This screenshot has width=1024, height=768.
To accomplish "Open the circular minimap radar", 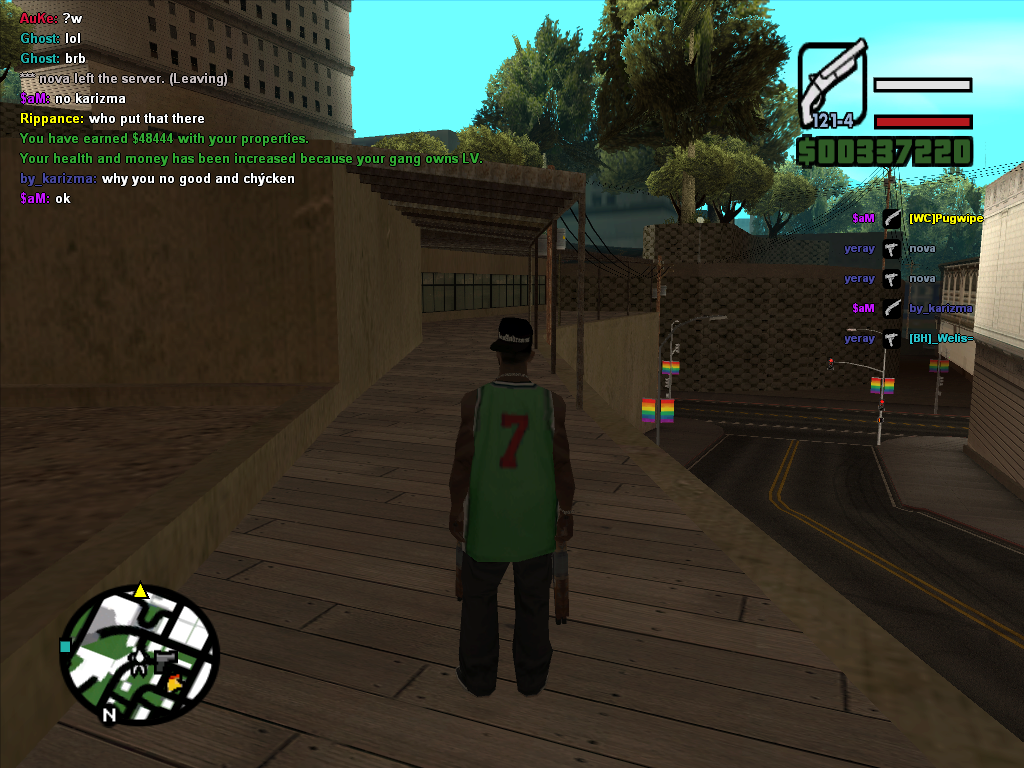I will pyautogui.click(x=139, y=656).
